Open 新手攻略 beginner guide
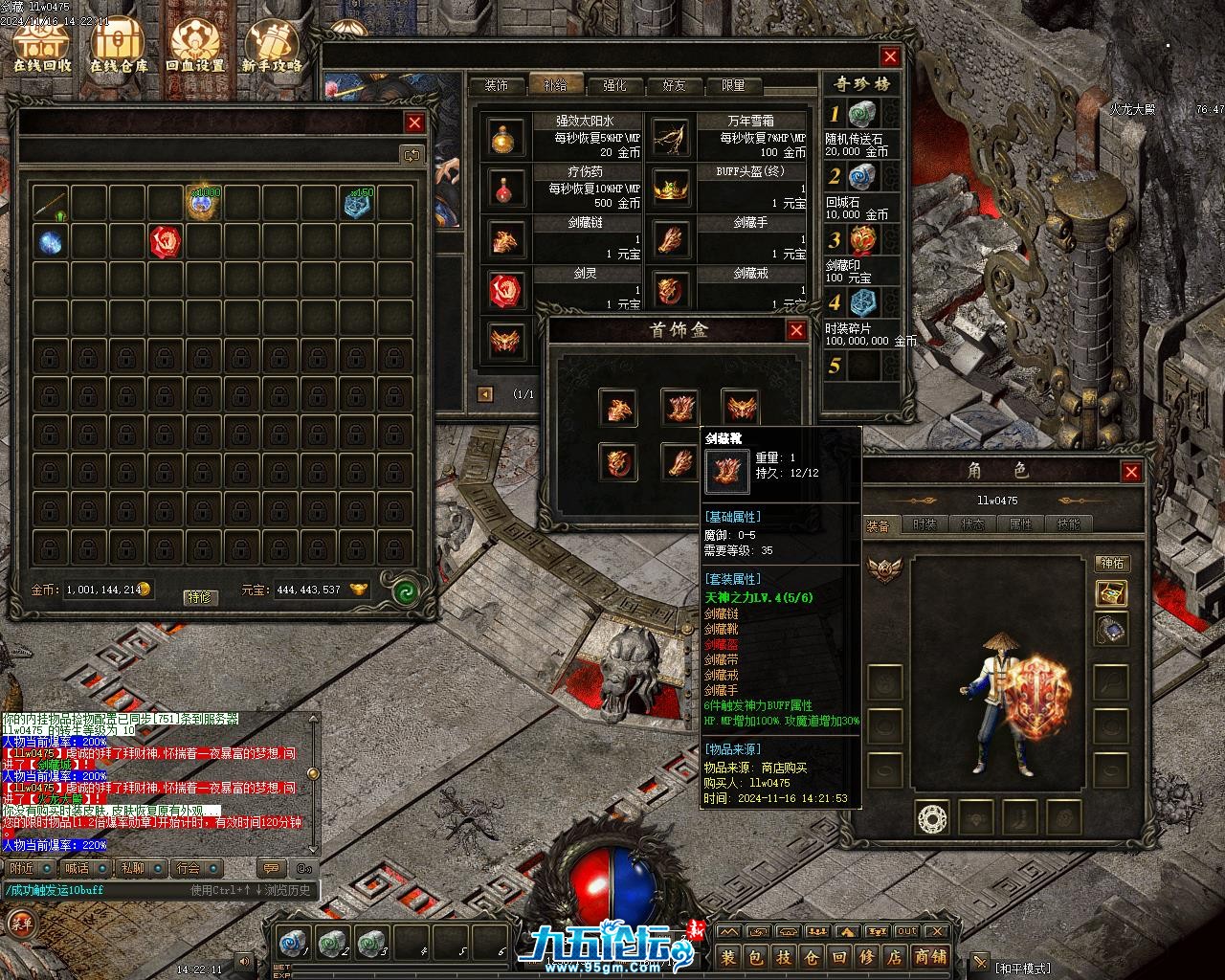The height and width of the screenshot is (980, 1225). (272, 46)
